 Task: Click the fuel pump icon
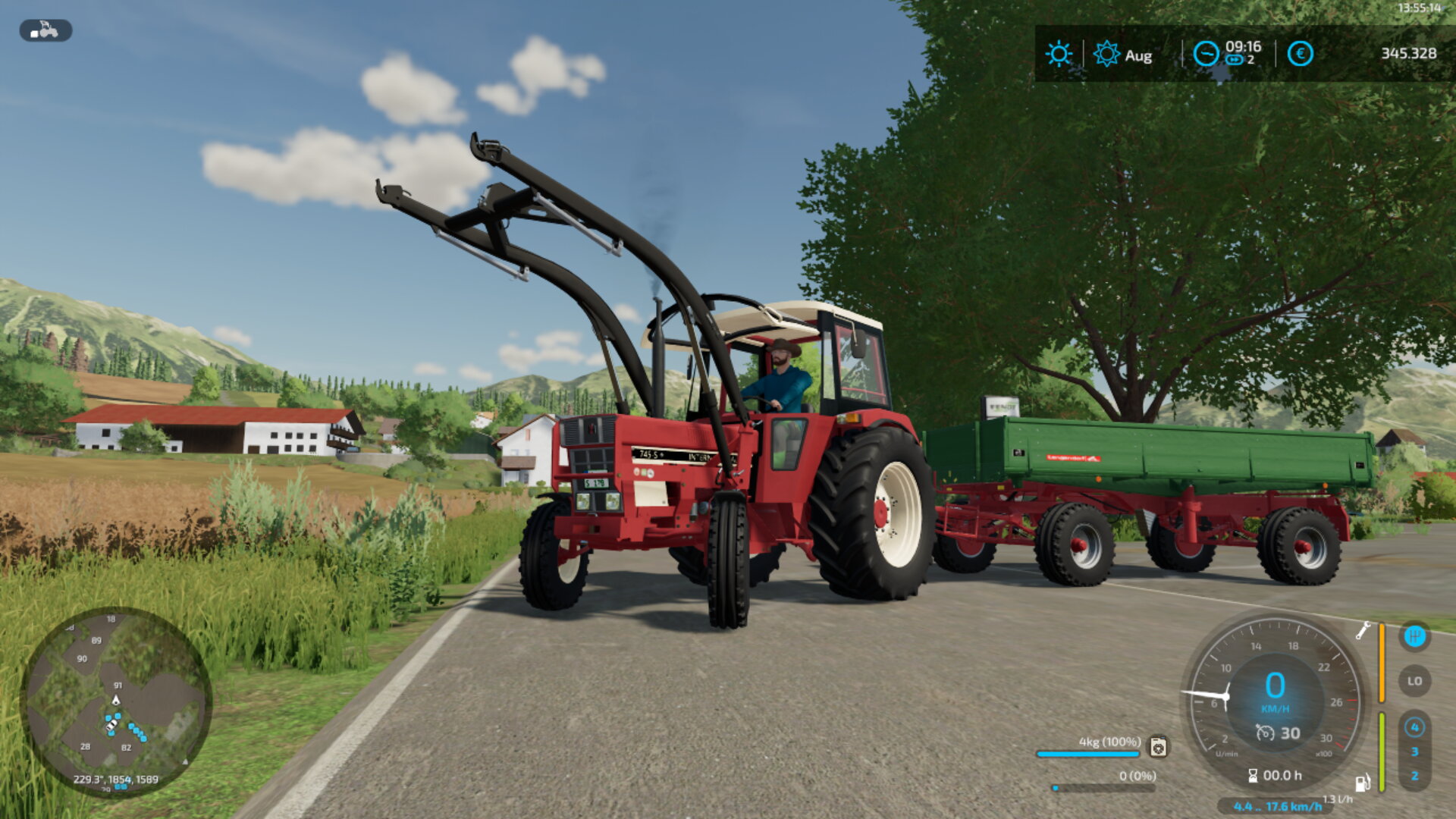click(x=1362, y=783)
